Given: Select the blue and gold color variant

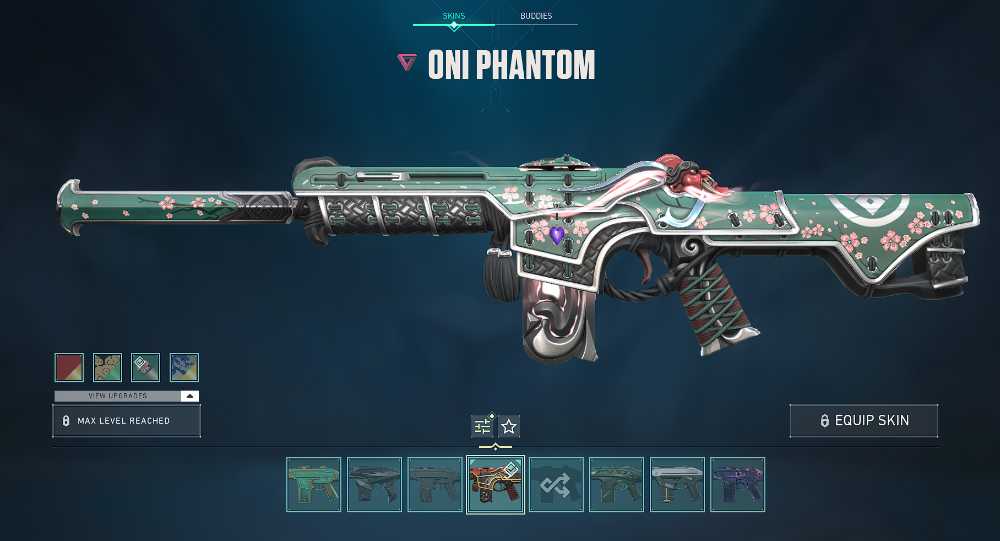Looking at the screenshot, I should pos(184,367).
